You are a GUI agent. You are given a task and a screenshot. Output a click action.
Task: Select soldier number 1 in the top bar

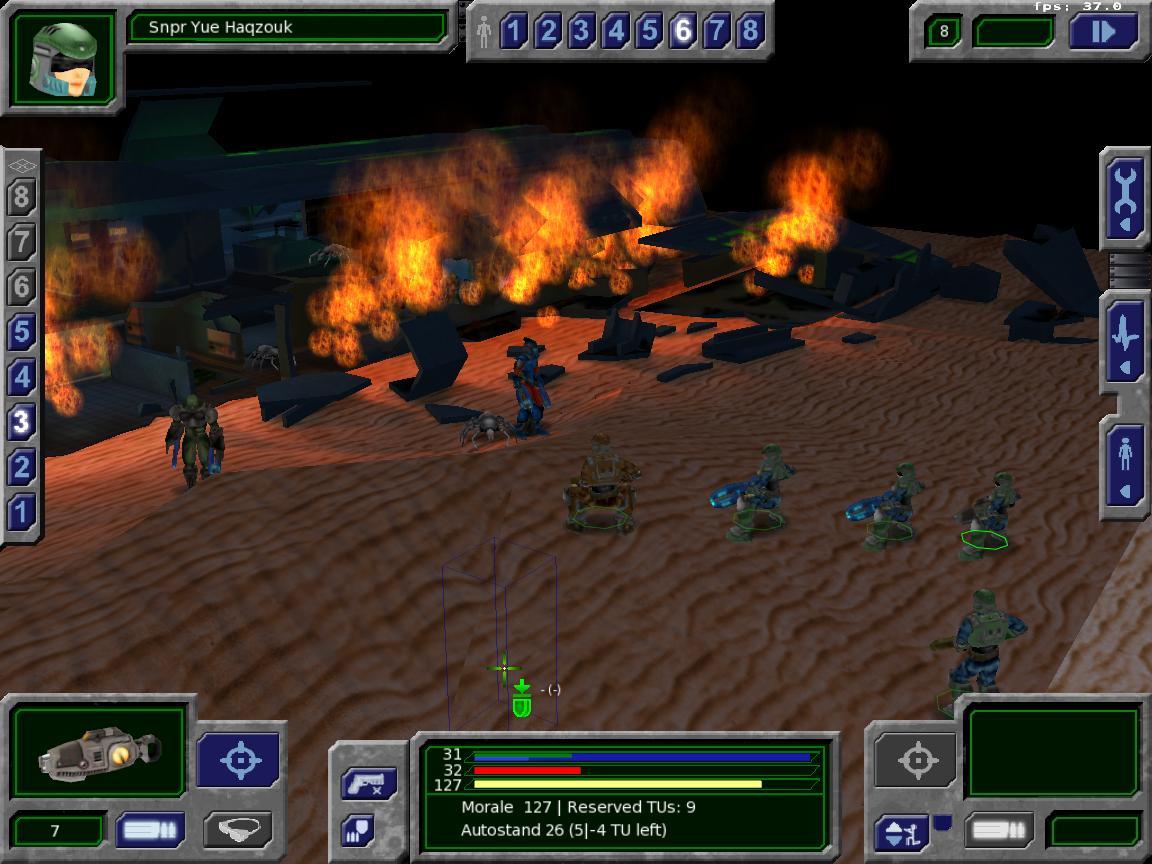point(514,32)
